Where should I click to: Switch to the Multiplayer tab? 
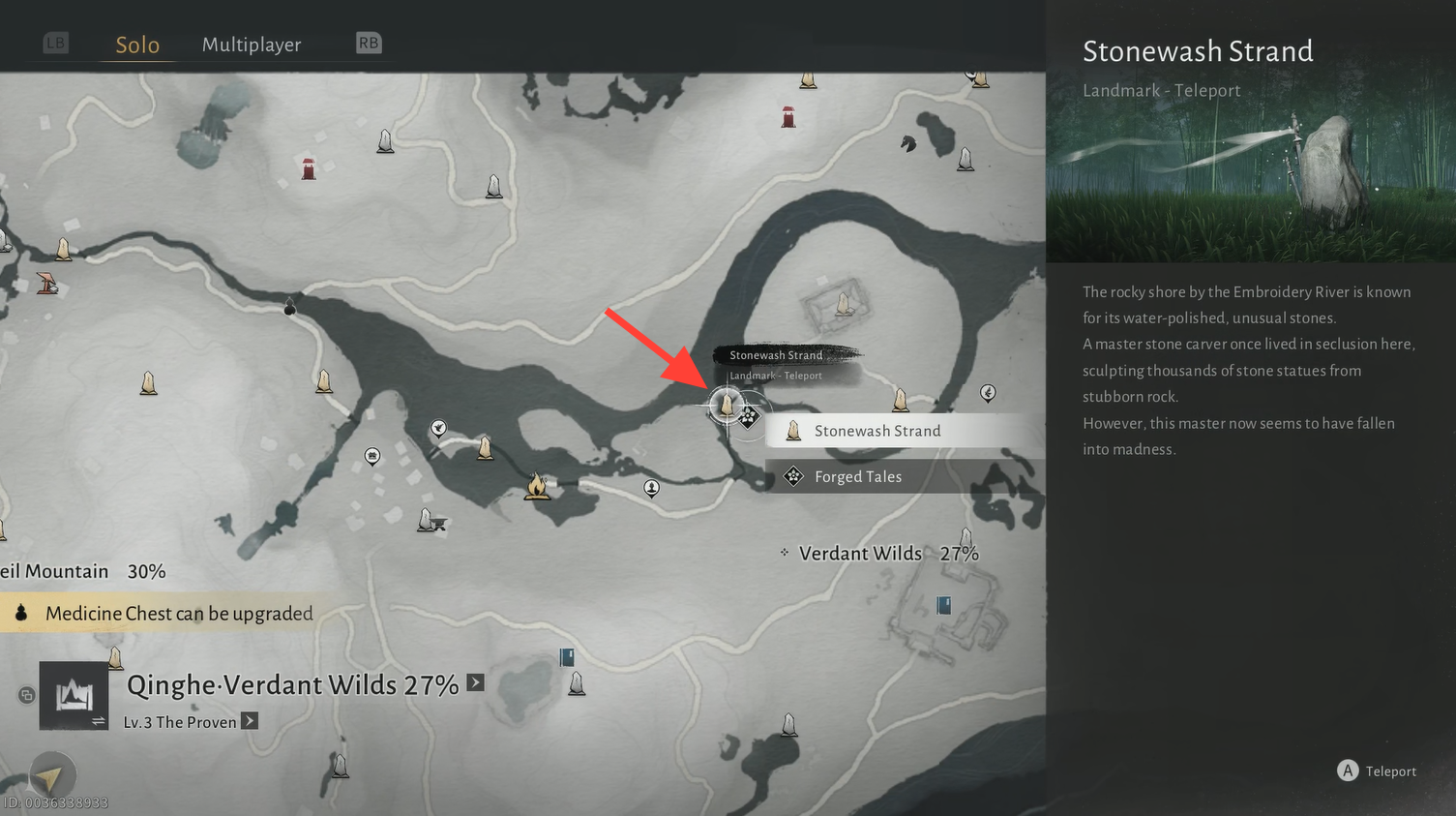click(x=252, y=45)
